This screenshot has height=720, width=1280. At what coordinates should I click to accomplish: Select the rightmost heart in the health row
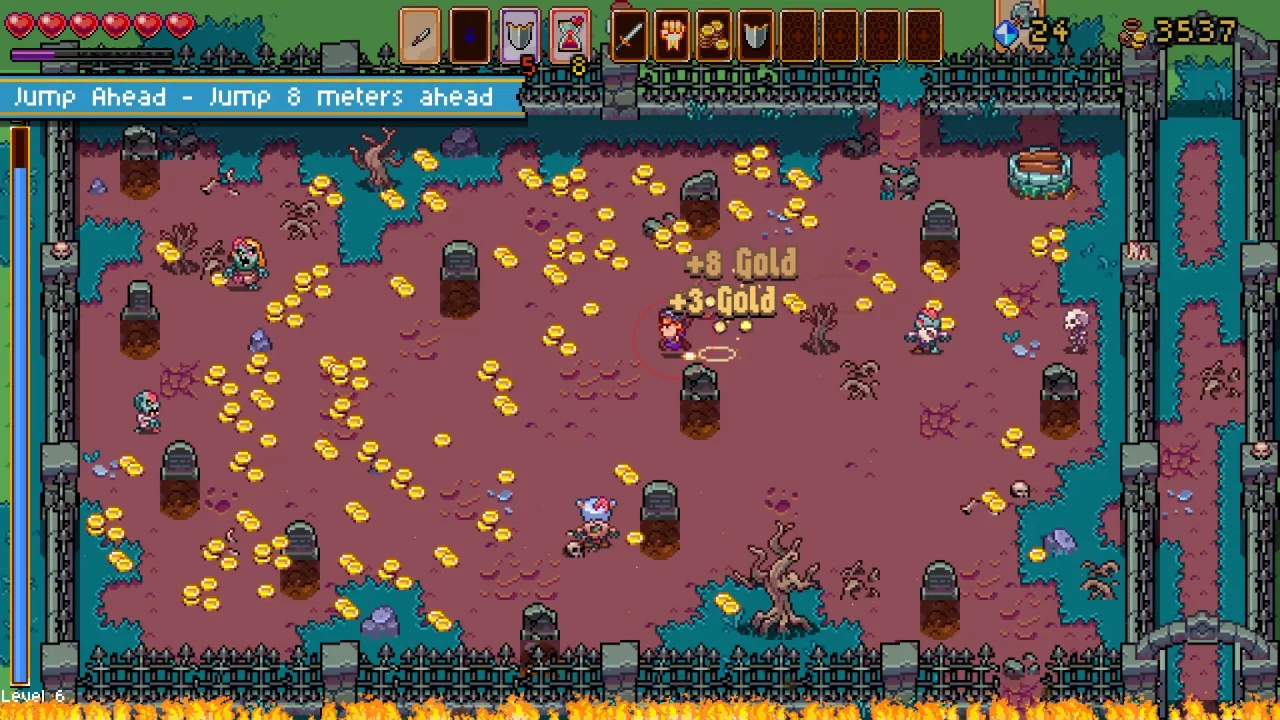coord(180,25)
